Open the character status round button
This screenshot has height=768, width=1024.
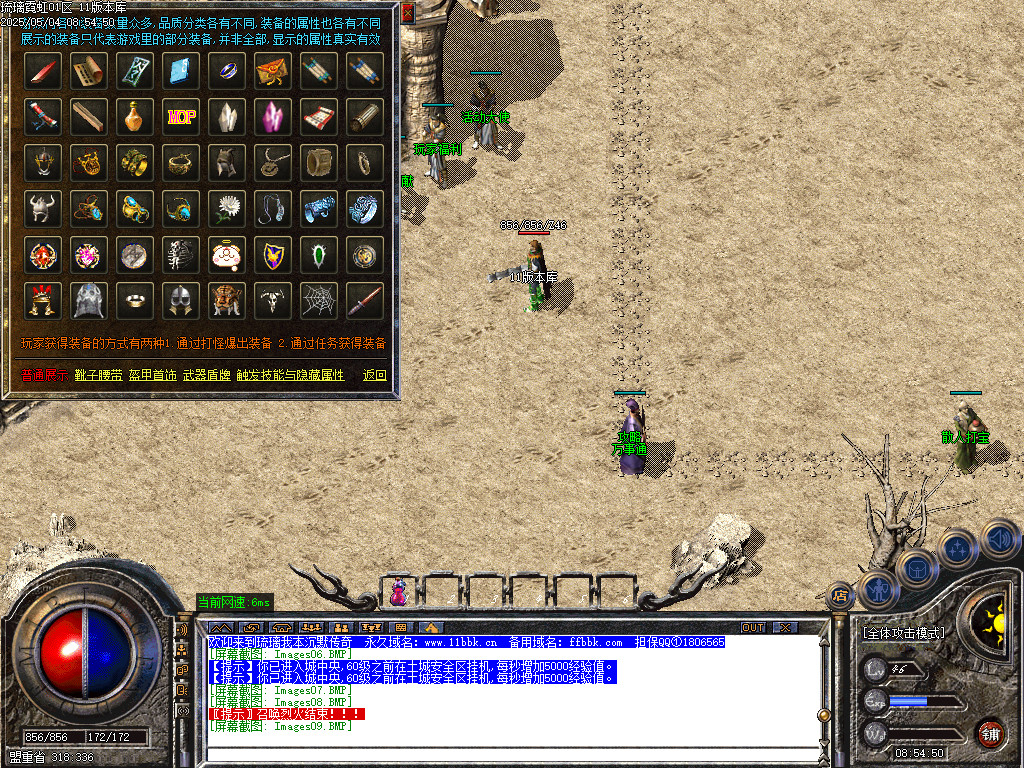876,589
